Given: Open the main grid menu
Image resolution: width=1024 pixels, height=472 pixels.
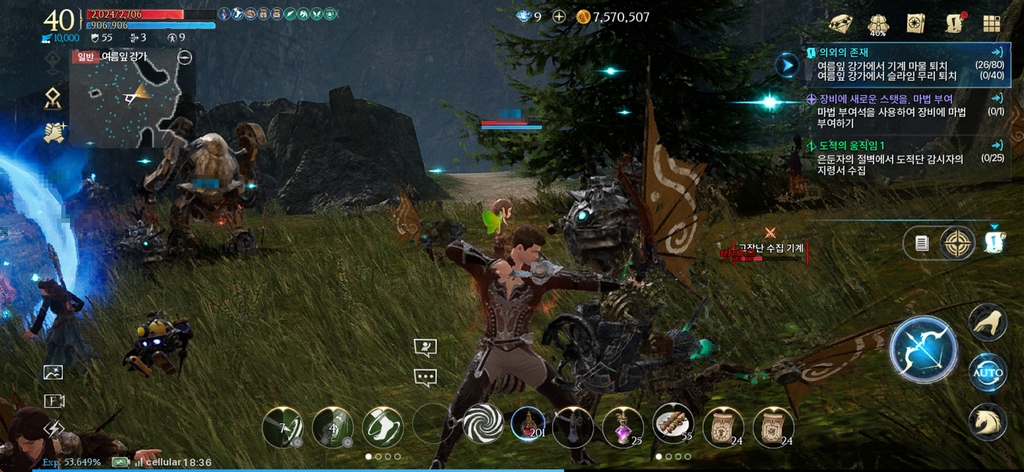Looking at the screenshot, I should (991, 24).
